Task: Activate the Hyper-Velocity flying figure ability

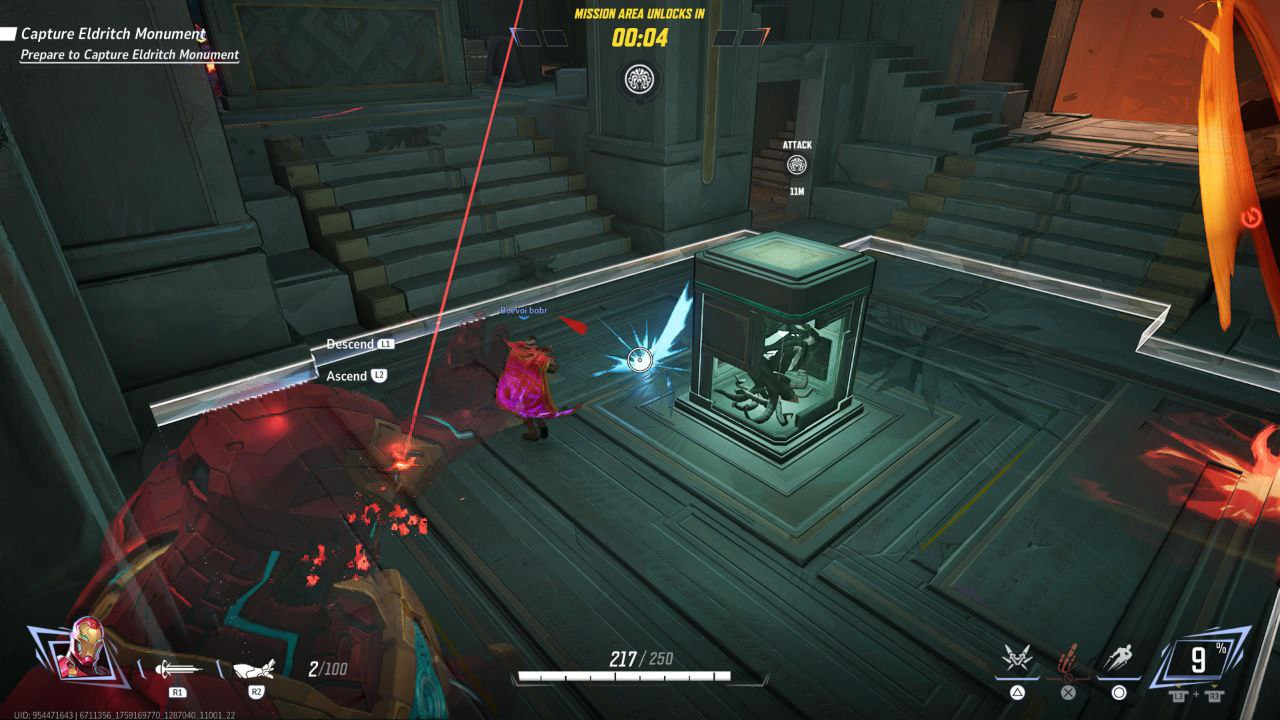Action: (x=1119, y=660)
